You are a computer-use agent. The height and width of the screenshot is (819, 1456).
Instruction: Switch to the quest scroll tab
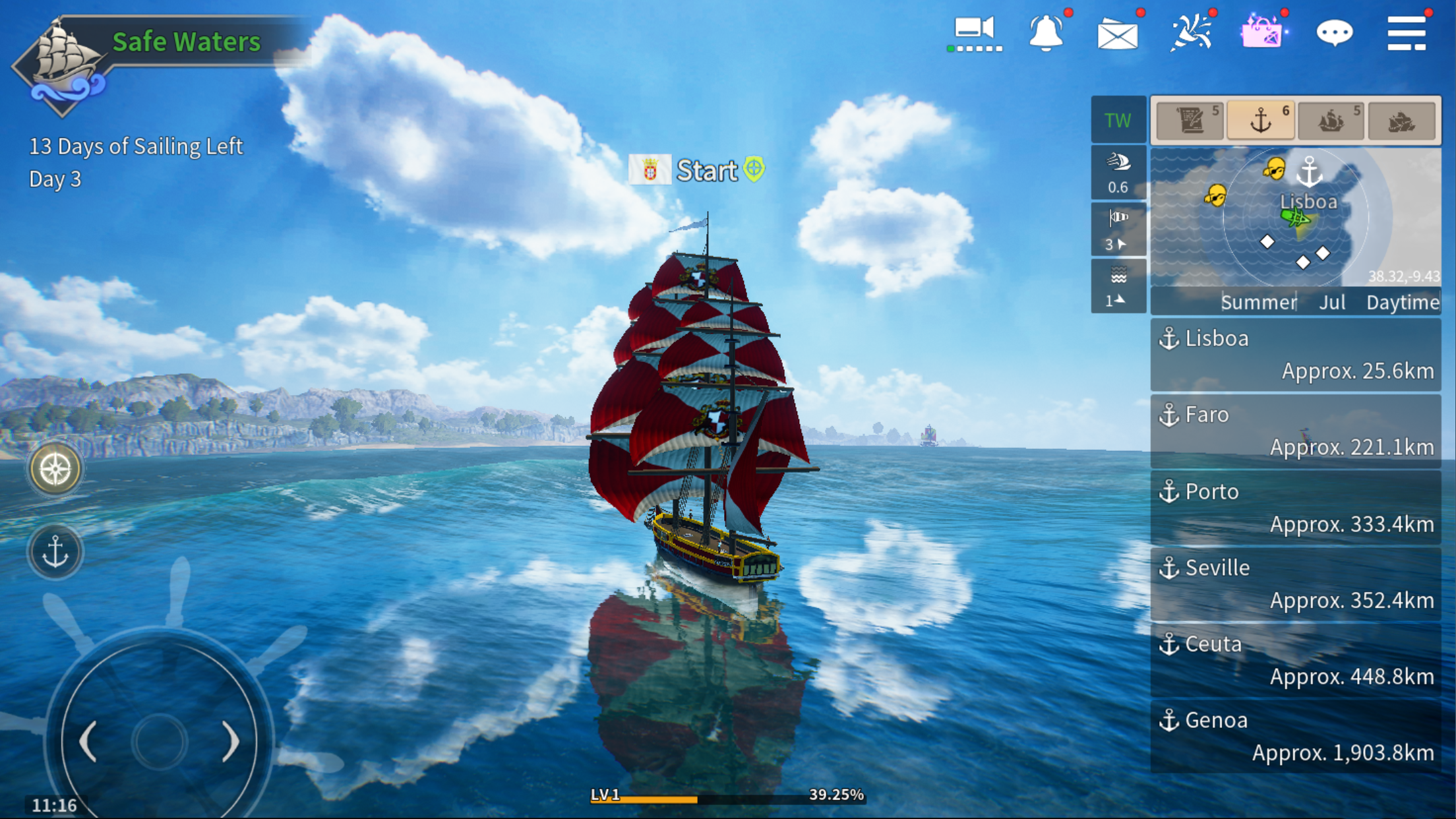tap(1190, 121)
